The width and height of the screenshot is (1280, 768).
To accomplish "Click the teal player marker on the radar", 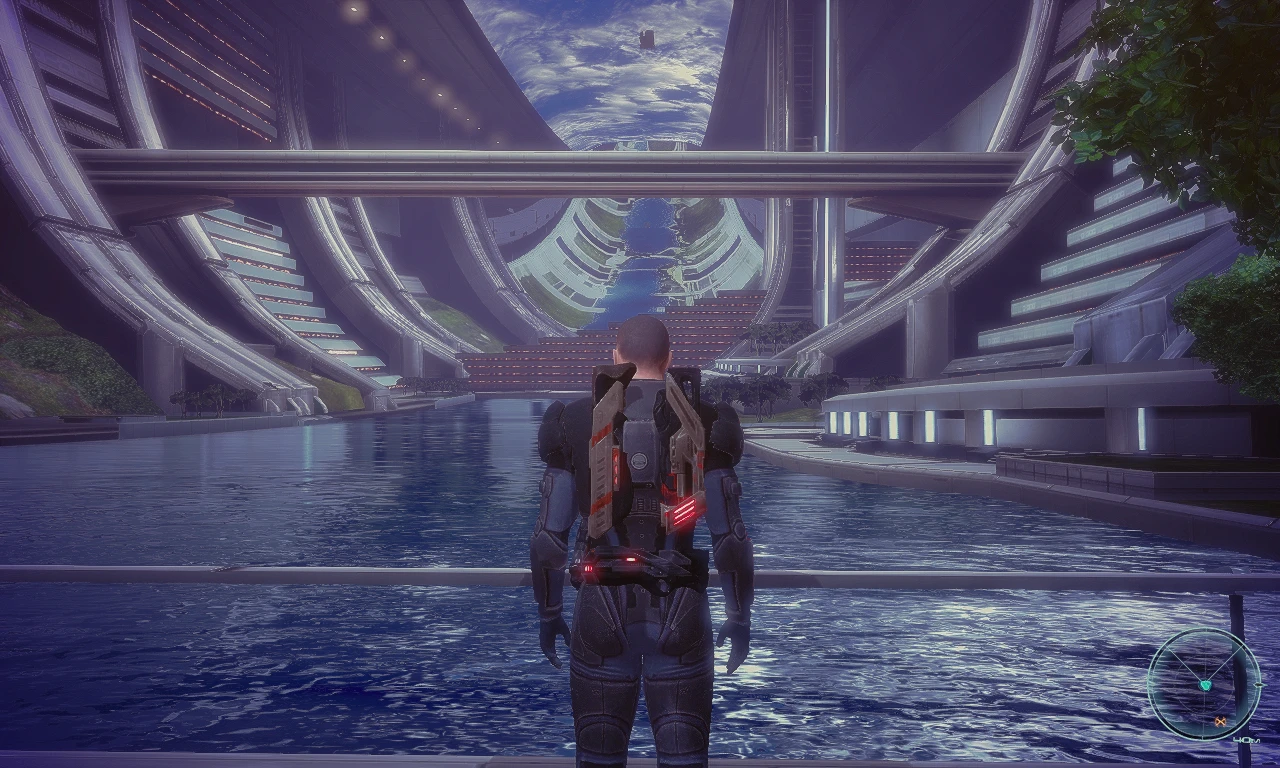I will [x=1207, y=685].
